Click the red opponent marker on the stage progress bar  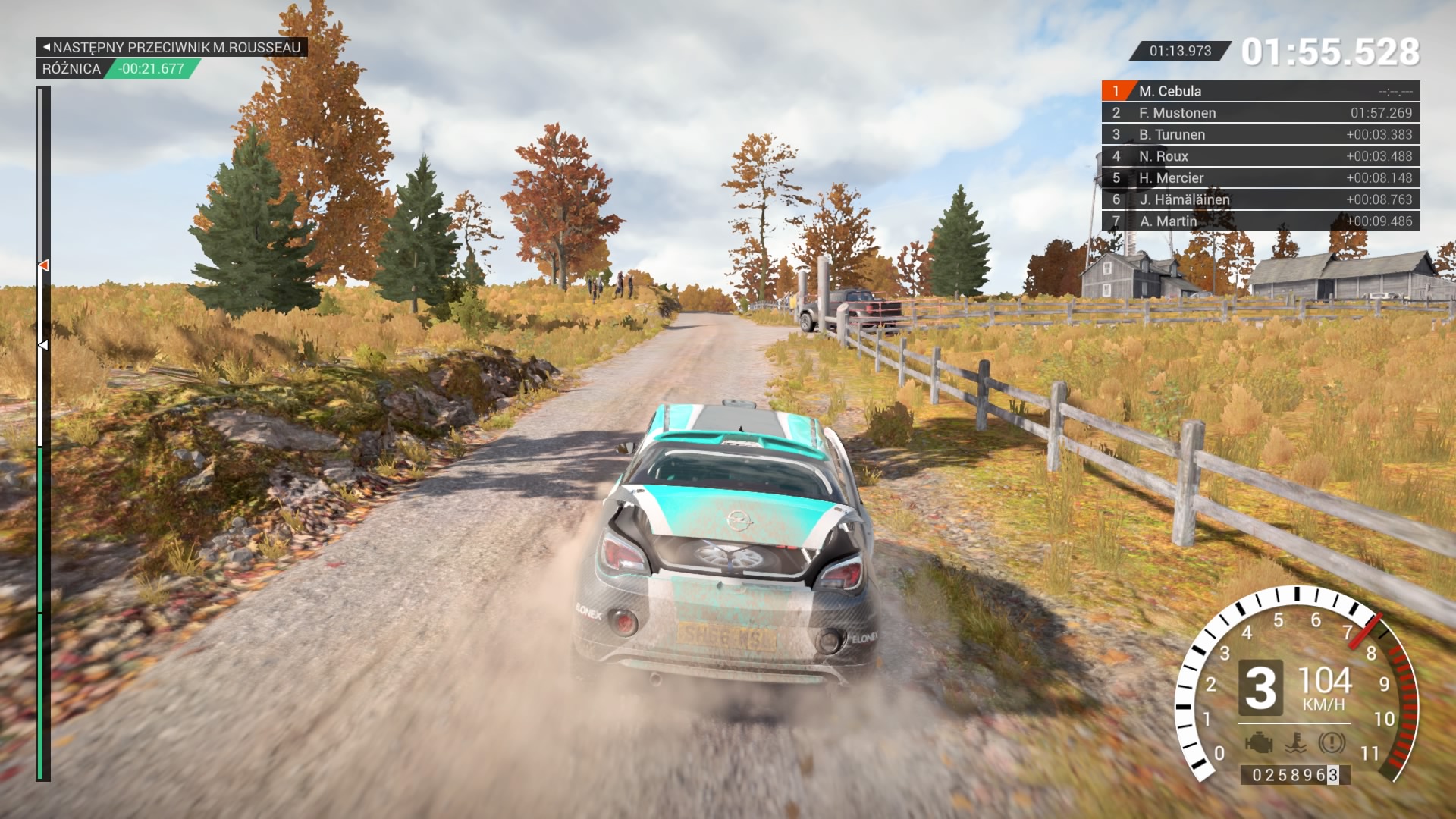[x=44, y=265]
